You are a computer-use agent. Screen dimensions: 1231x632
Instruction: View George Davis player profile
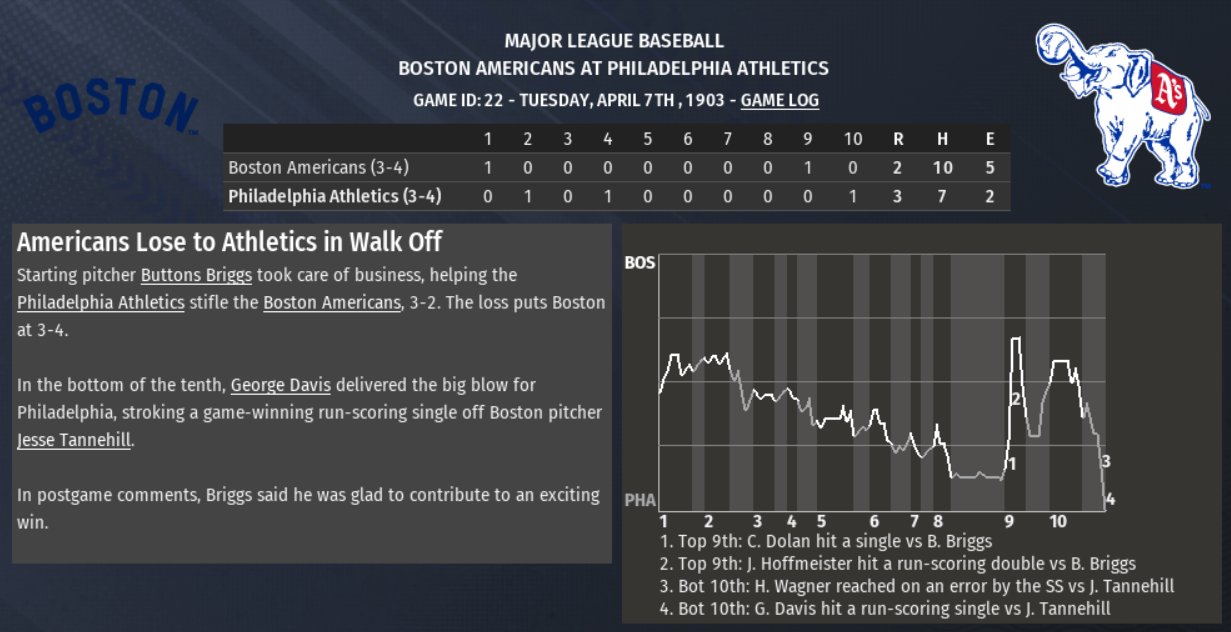pos(280,385)
